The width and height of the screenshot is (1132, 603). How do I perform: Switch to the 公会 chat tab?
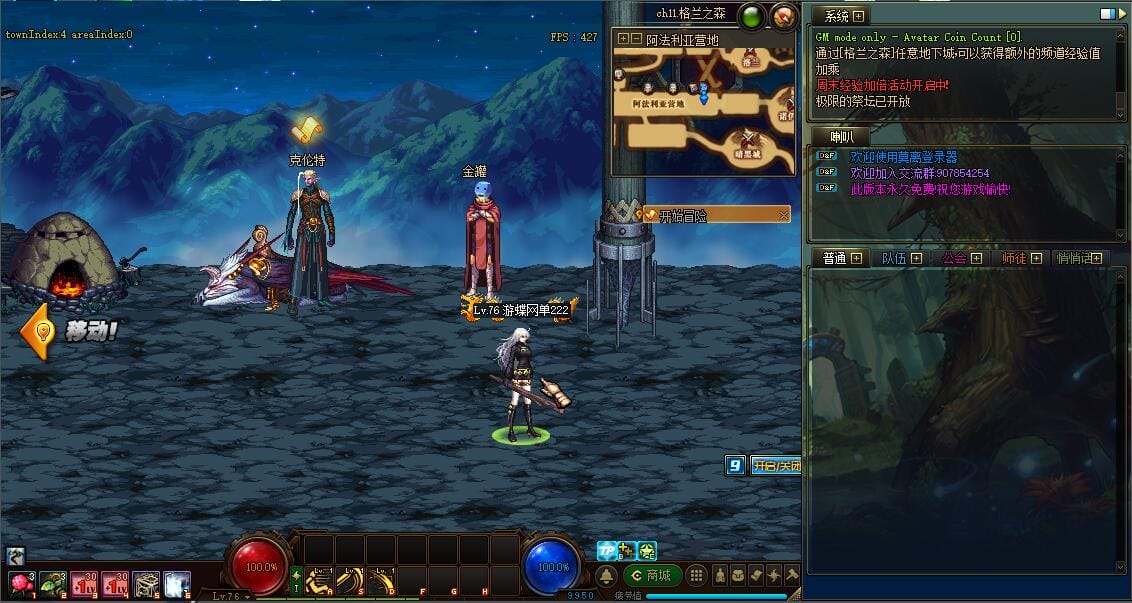(954, 258)
